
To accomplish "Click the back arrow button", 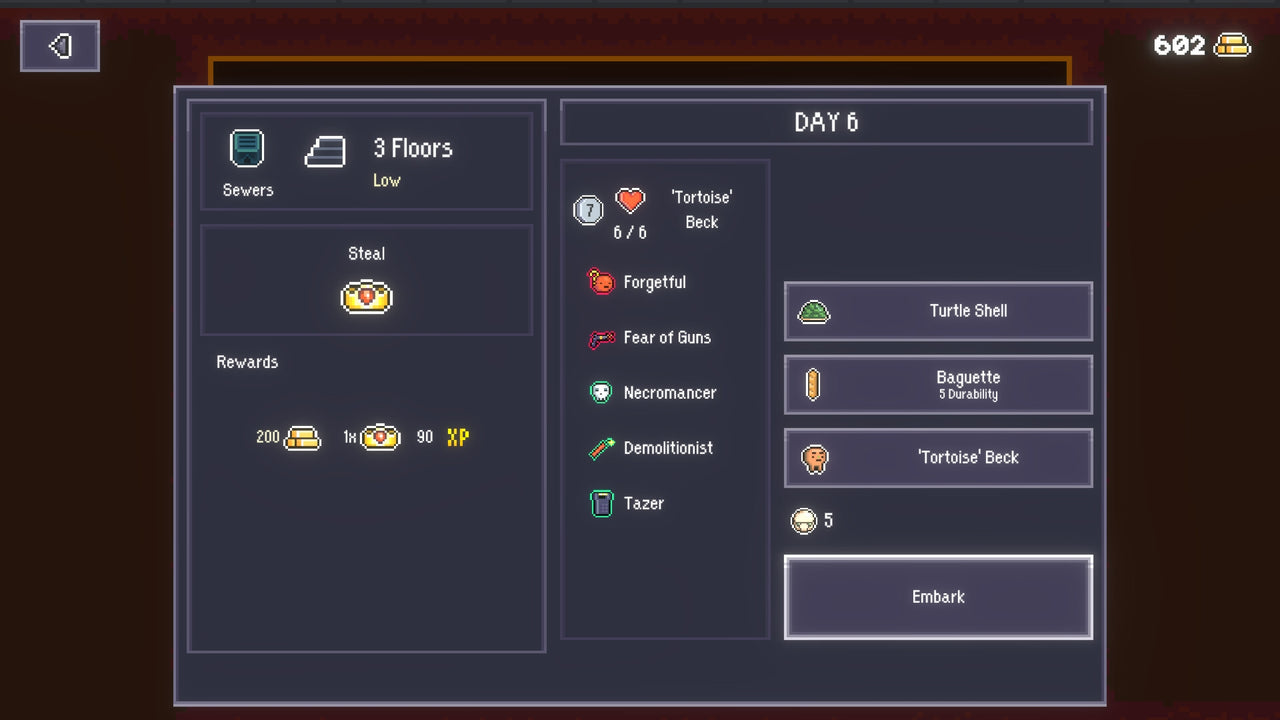I will [59, 45].
